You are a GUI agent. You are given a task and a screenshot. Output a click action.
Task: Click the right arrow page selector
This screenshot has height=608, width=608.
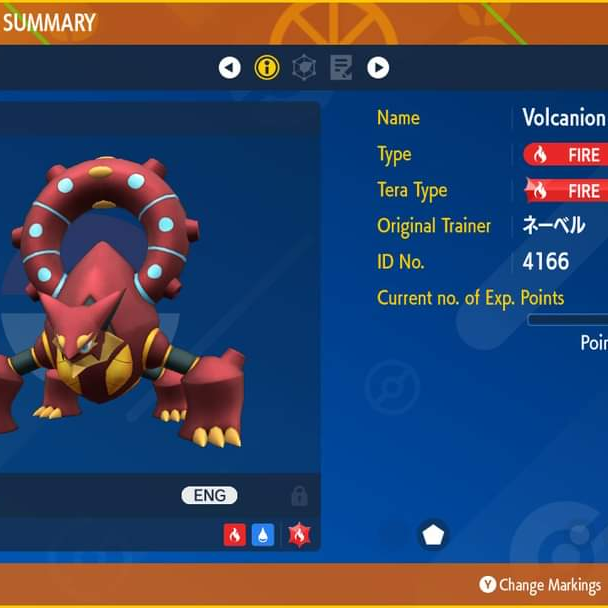tap(378, 68)
